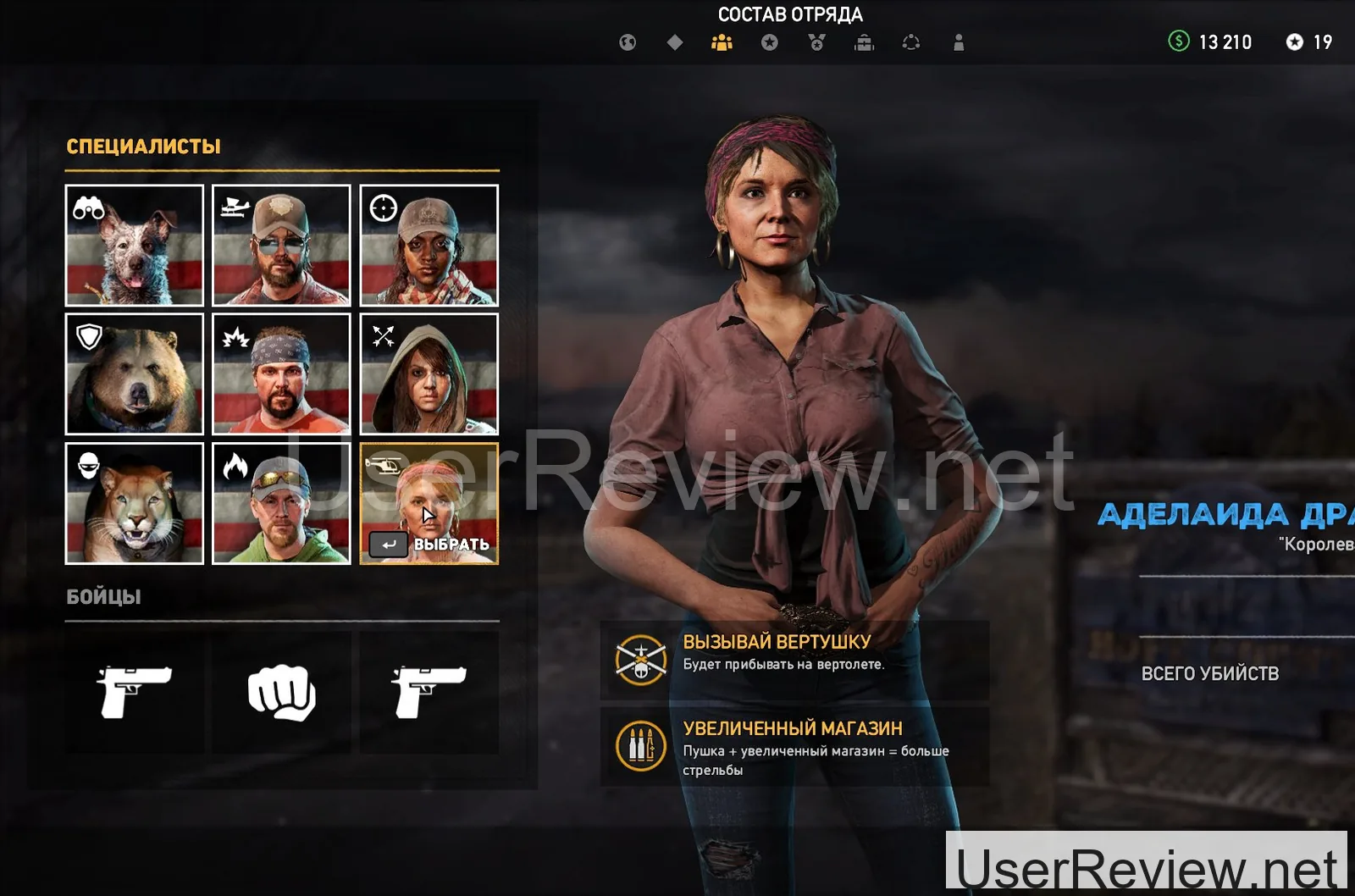Choose the pilot specialist with sunglasses
The width and height of the screenshot is (1355, 896).
(281, 245)
